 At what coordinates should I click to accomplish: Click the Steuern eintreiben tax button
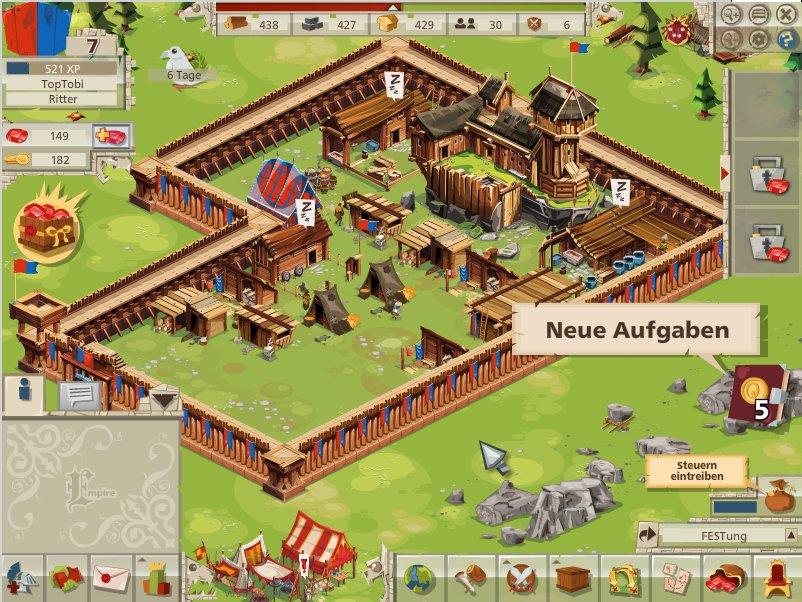(x=696, y=471)
